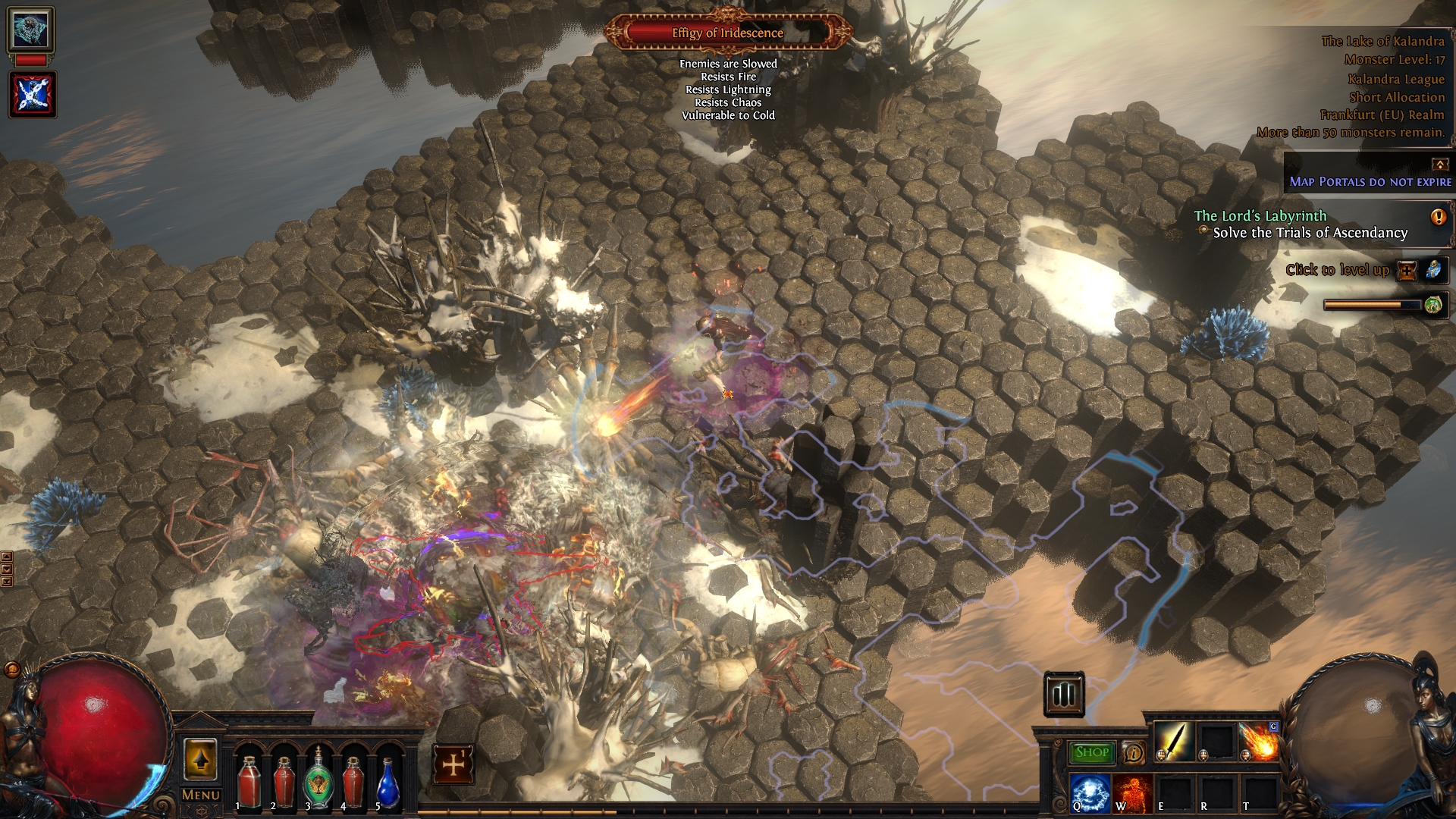The height and width of the screenshot is (819, 1456).
Task: Select the dagger attack skill slot
Action: click(x=1175, y=741)
